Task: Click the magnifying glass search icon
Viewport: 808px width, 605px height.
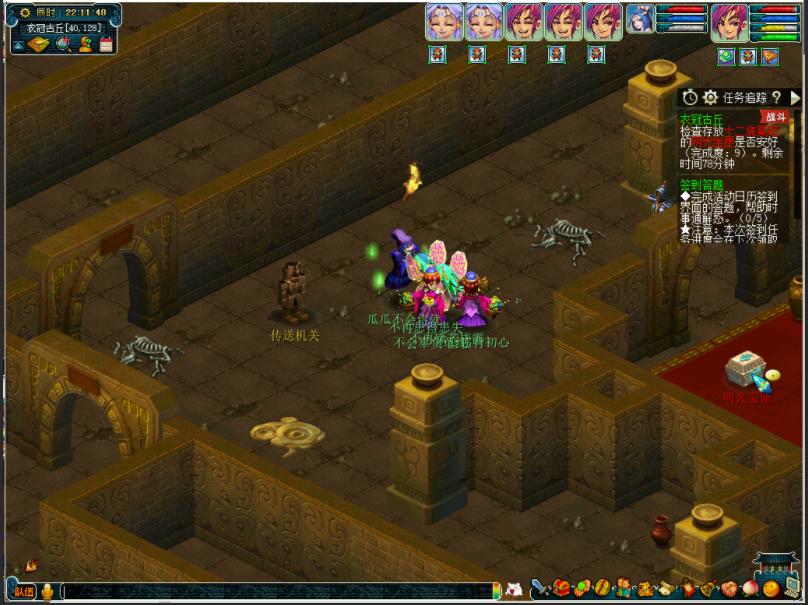Action: pos(64,44)
